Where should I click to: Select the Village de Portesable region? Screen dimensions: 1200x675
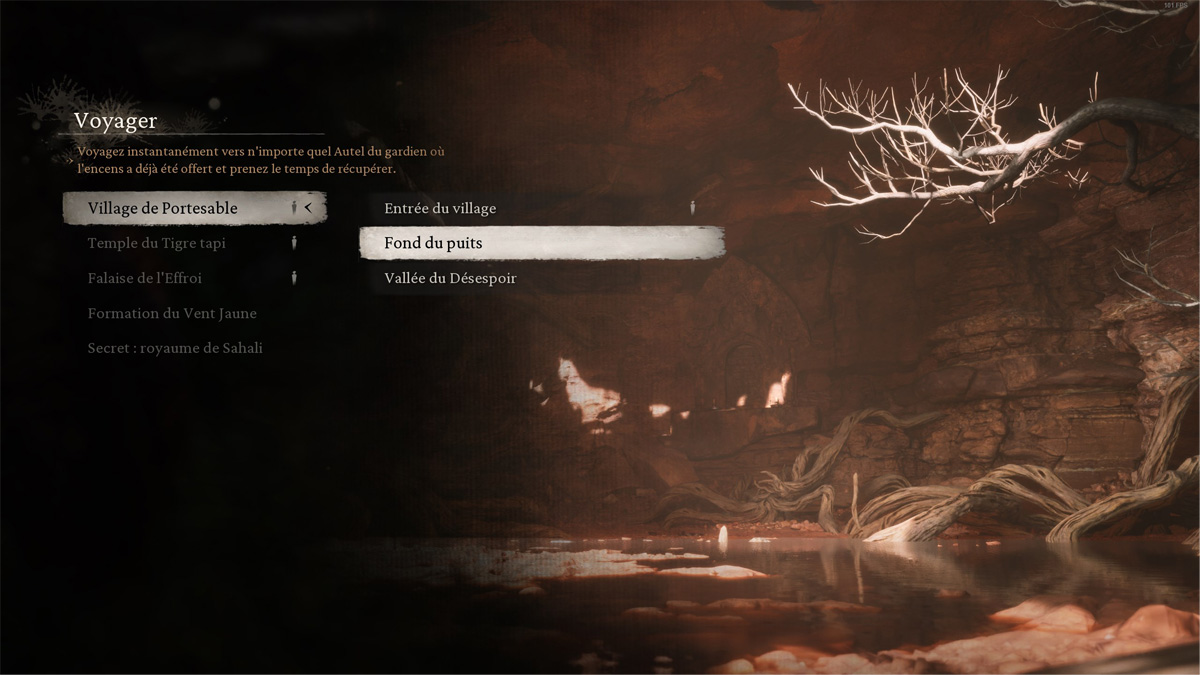pyautogui.click(x=163, y=208)
